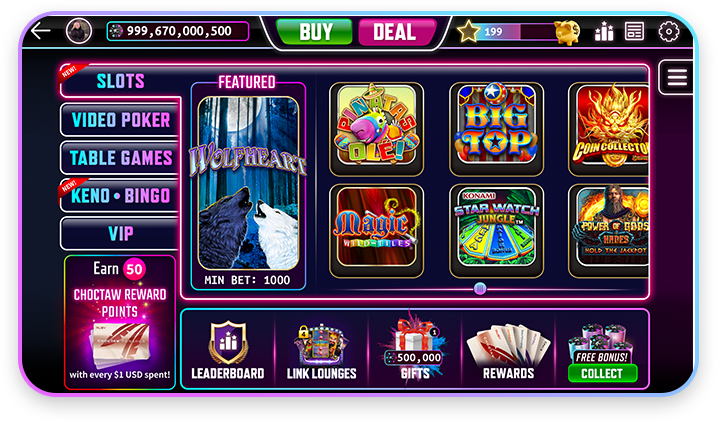Viewport: 717px width, 422px height.
Task: Open settings via the gear icon
Action: pos(668,31)
